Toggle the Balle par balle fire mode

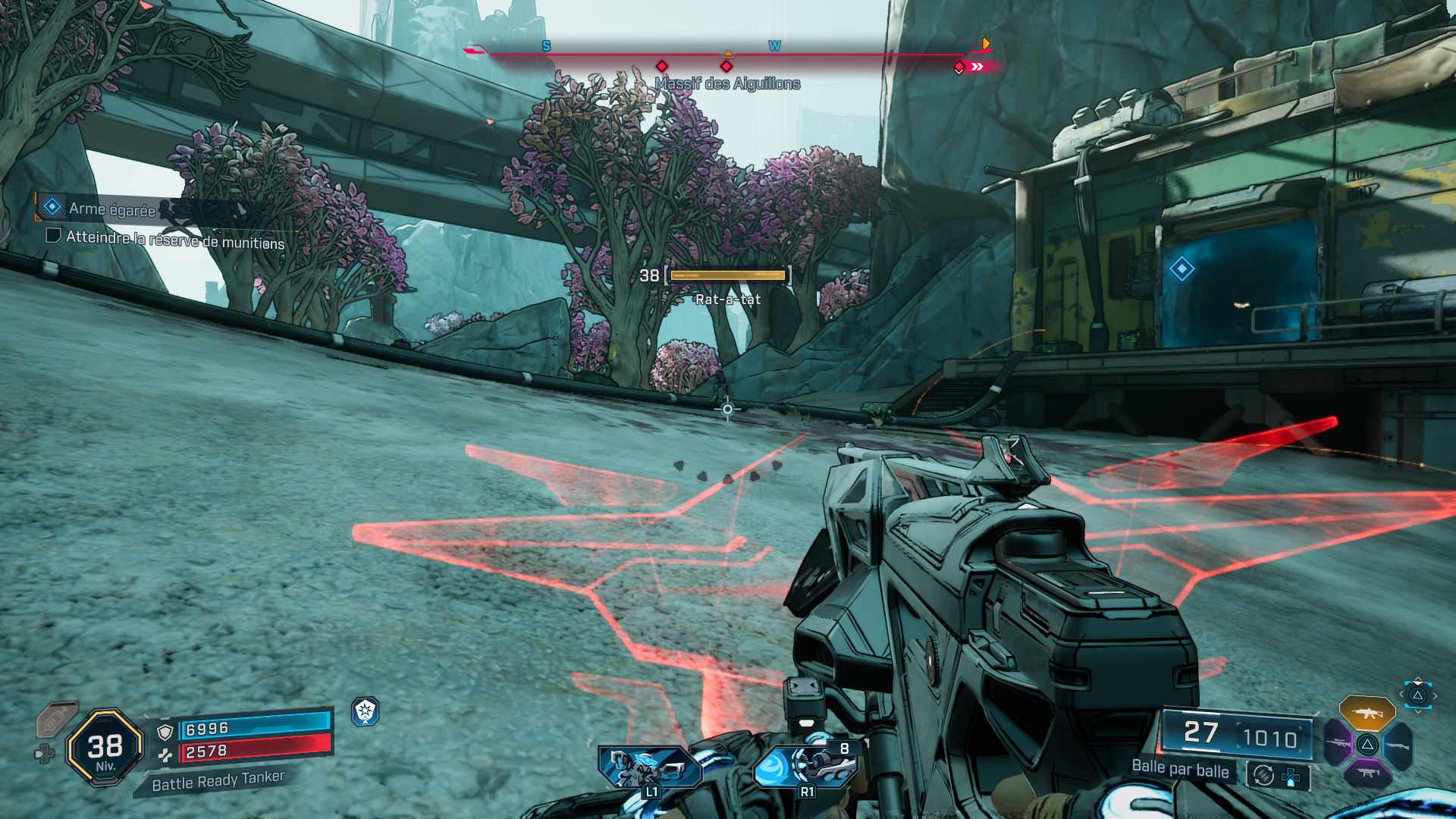[1180, 769]
